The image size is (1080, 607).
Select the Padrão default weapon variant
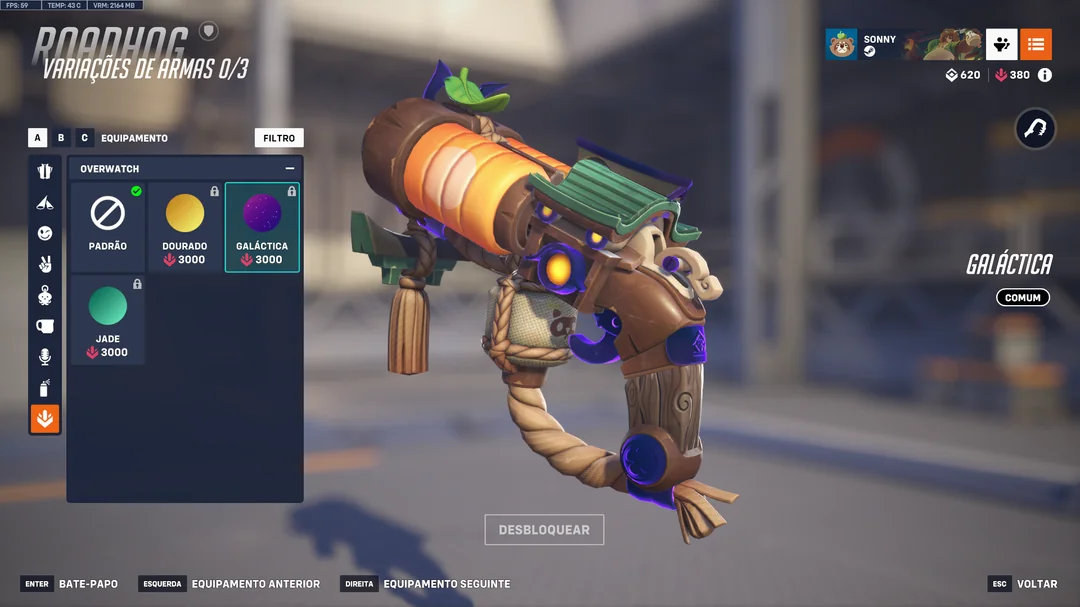[x=108, y=227]
